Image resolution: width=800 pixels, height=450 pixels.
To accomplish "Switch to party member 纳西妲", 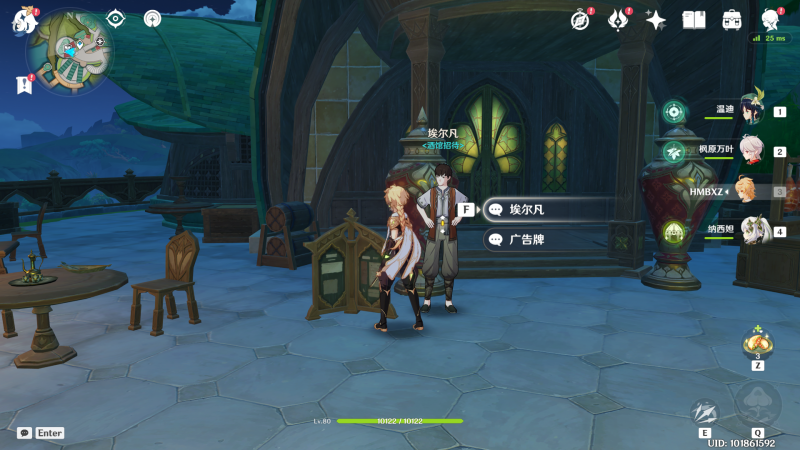I will (752, 230).
